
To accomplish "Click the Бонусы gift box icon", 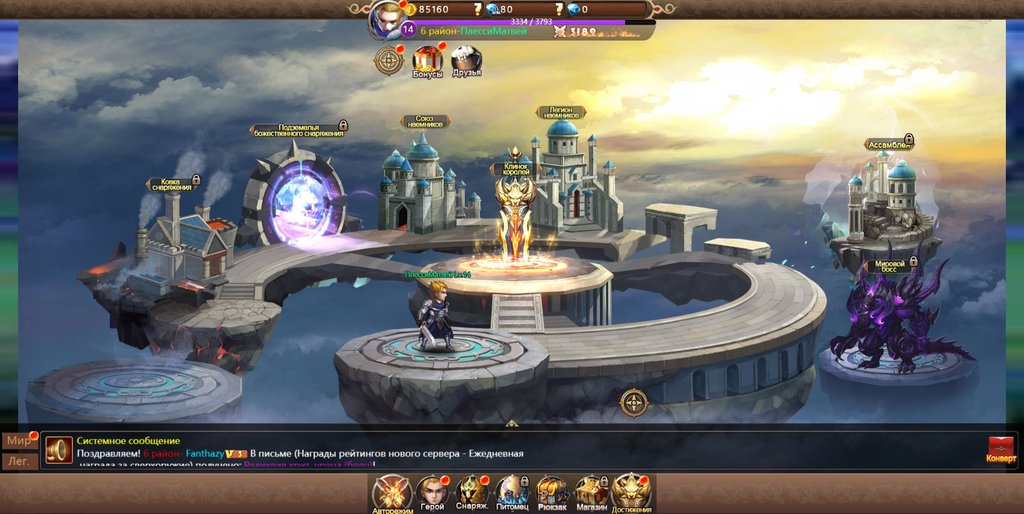I will pyautogui.click(x=427, y=60).
